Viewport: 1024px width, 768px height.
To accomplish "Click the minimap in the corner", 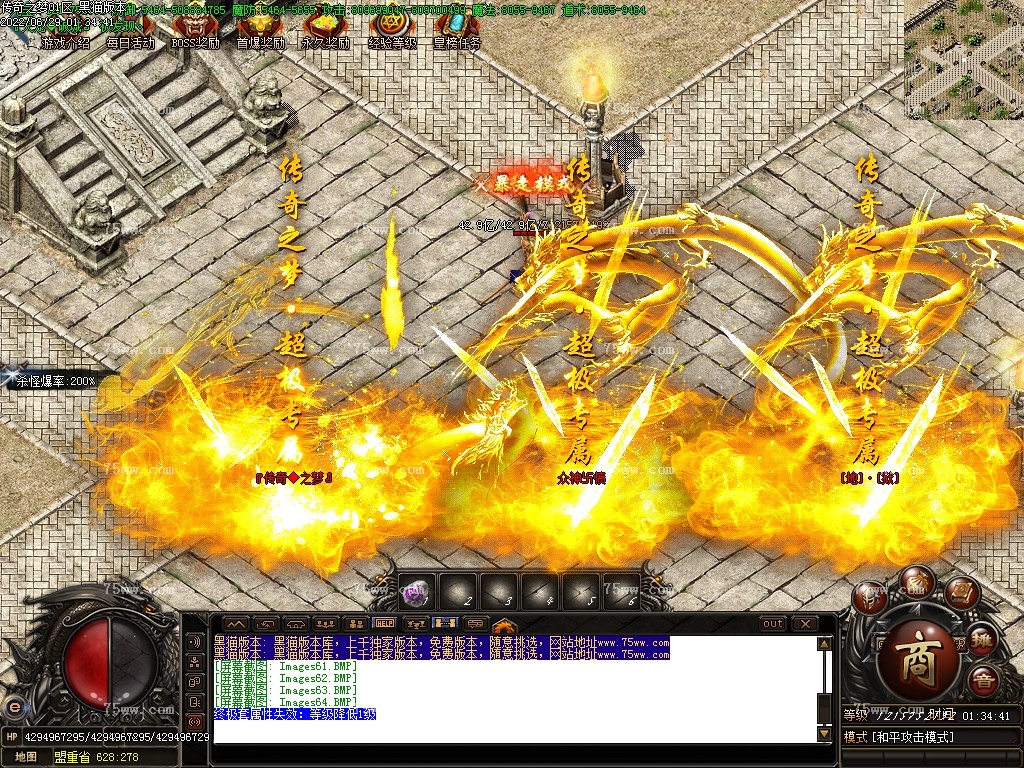I will (x=963, y=60).
